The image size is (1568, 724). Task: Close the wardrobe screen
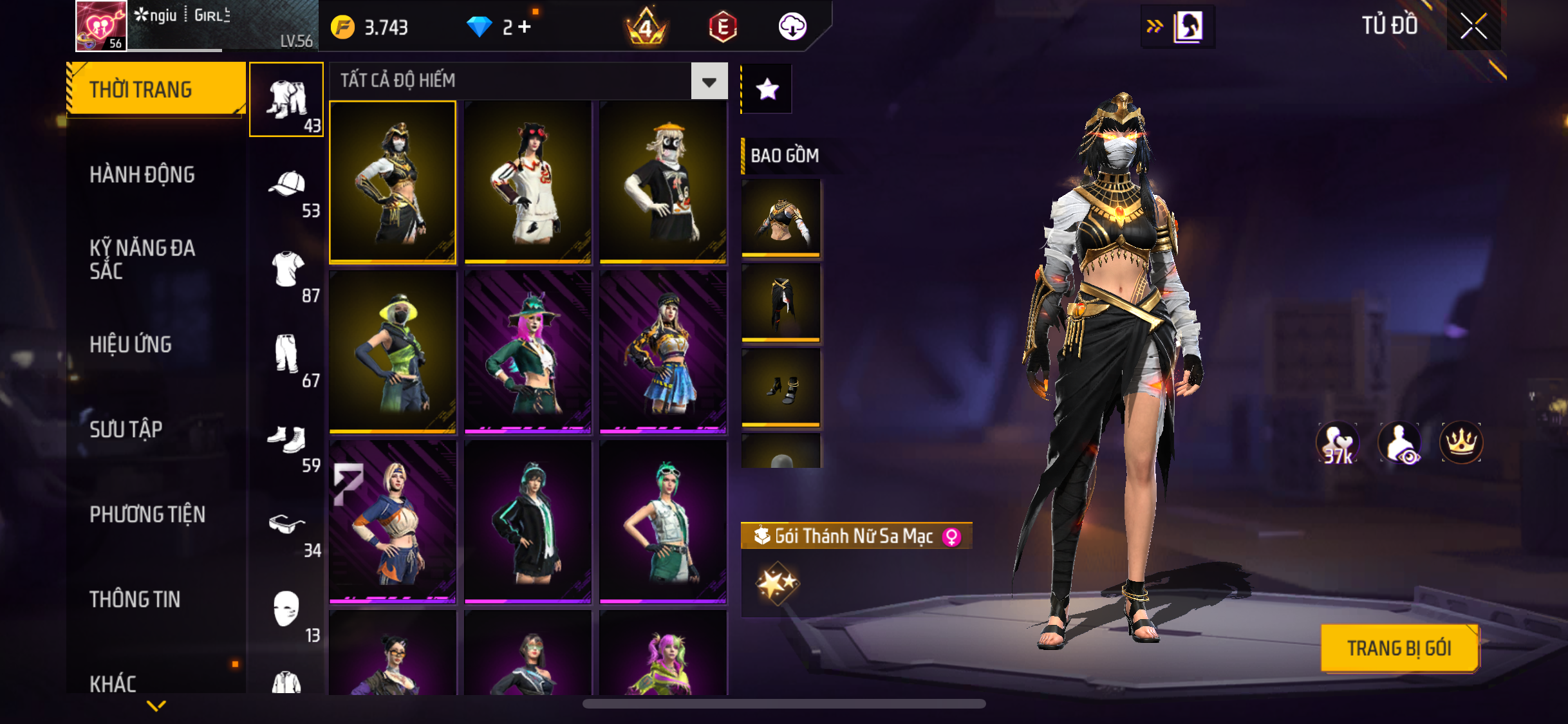tap(1473, 26)
